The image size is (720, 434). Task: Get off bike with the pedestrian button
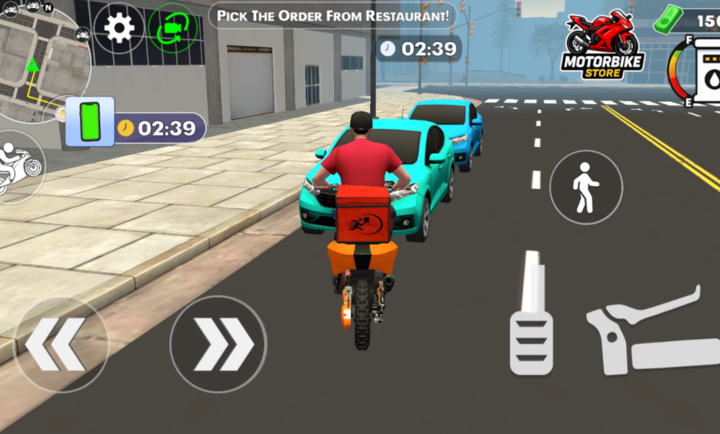(x=585, y=187)
